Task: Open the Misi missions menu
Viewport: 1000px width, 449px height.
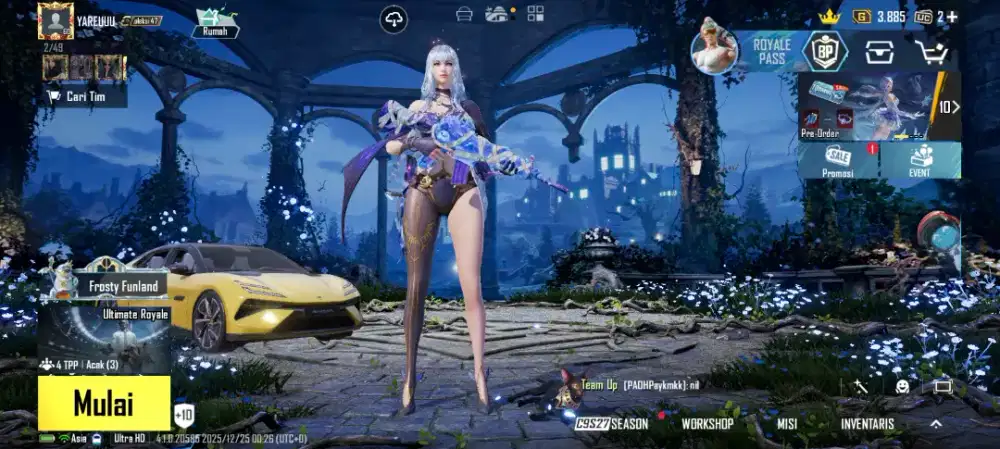Action: (786, 424)
